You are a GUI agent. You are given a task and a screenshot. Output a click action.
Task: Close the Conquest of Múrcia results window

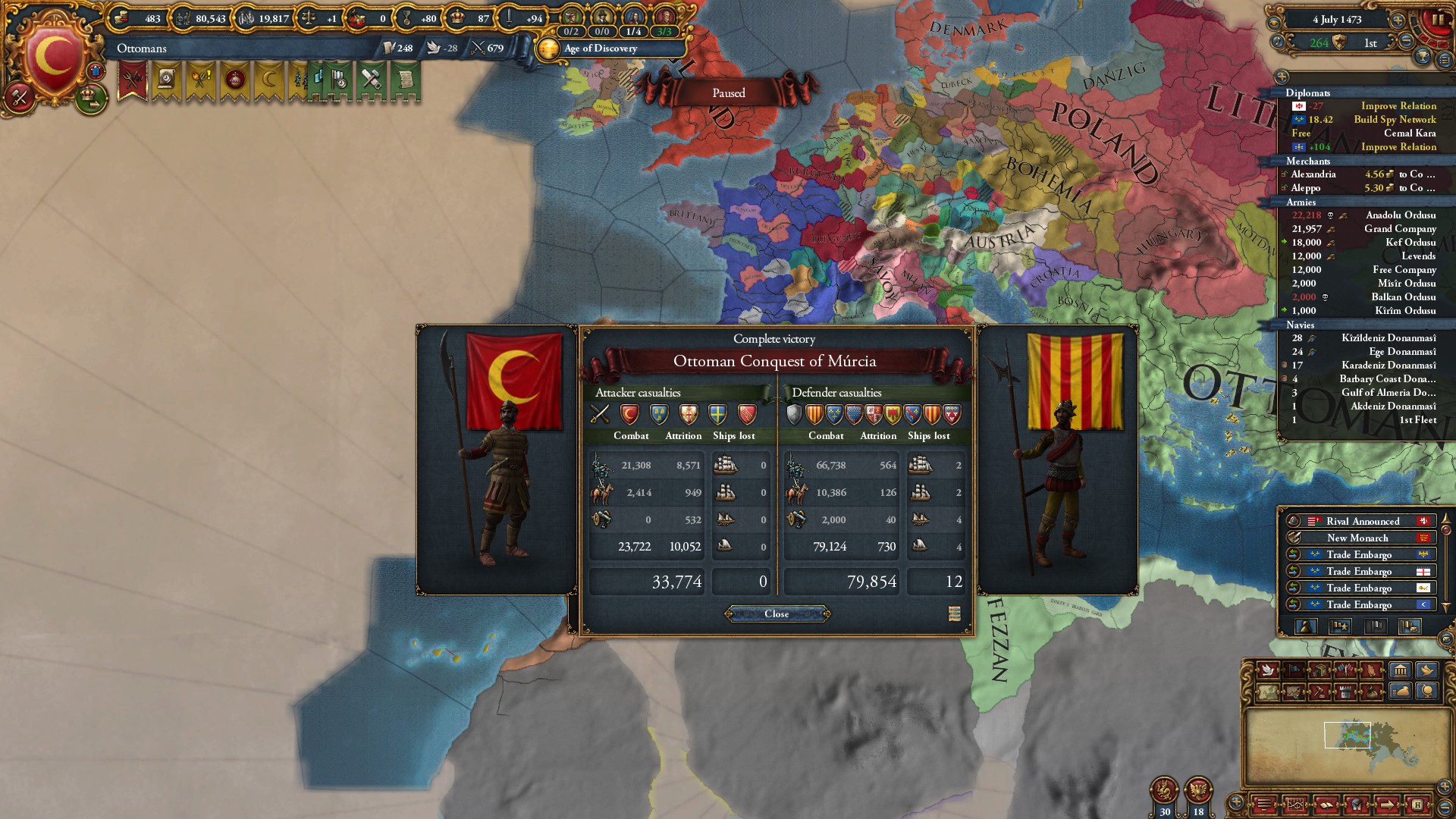click(777, 613)
